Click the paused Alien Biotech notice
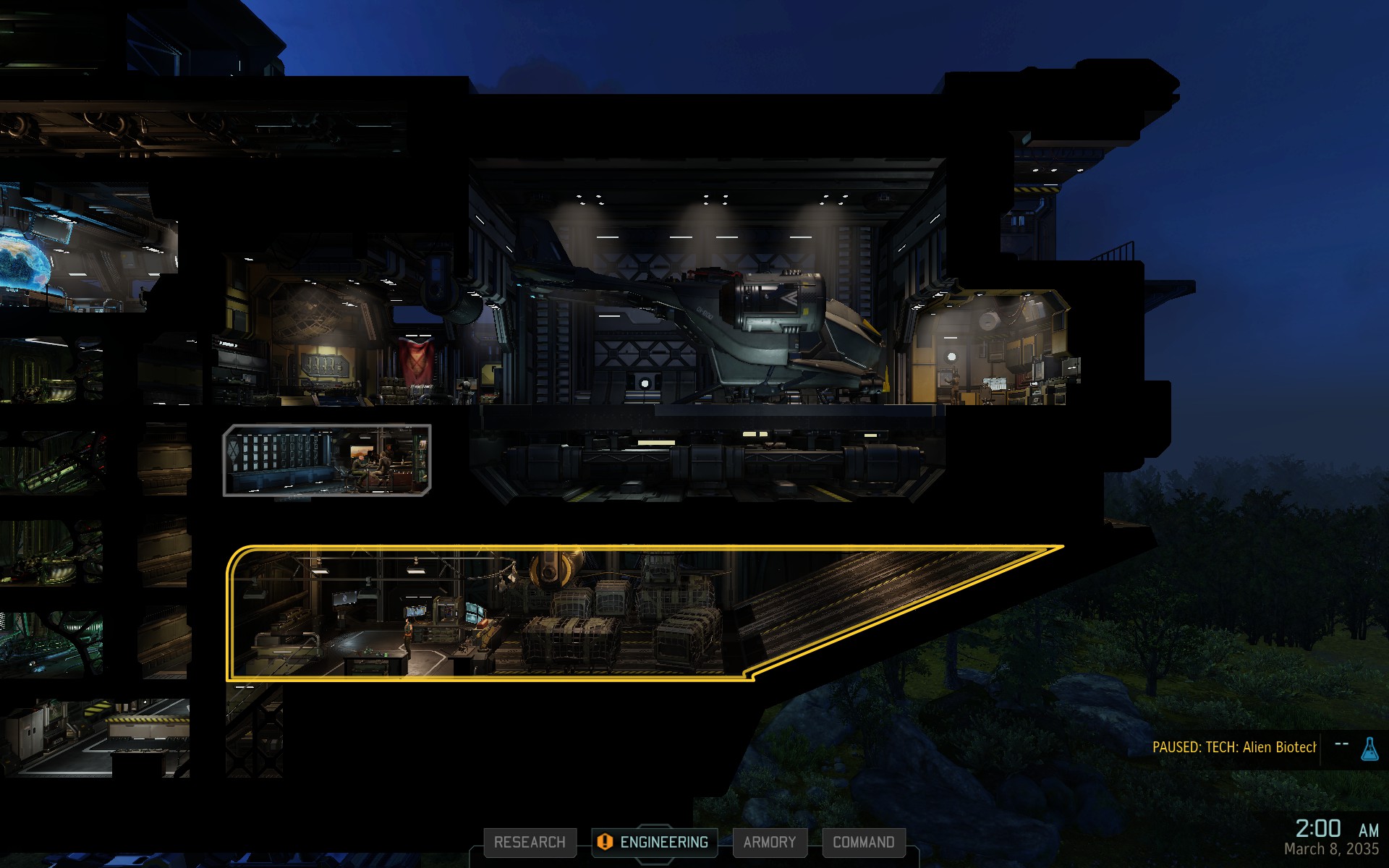 click(x=1233, y=748)
